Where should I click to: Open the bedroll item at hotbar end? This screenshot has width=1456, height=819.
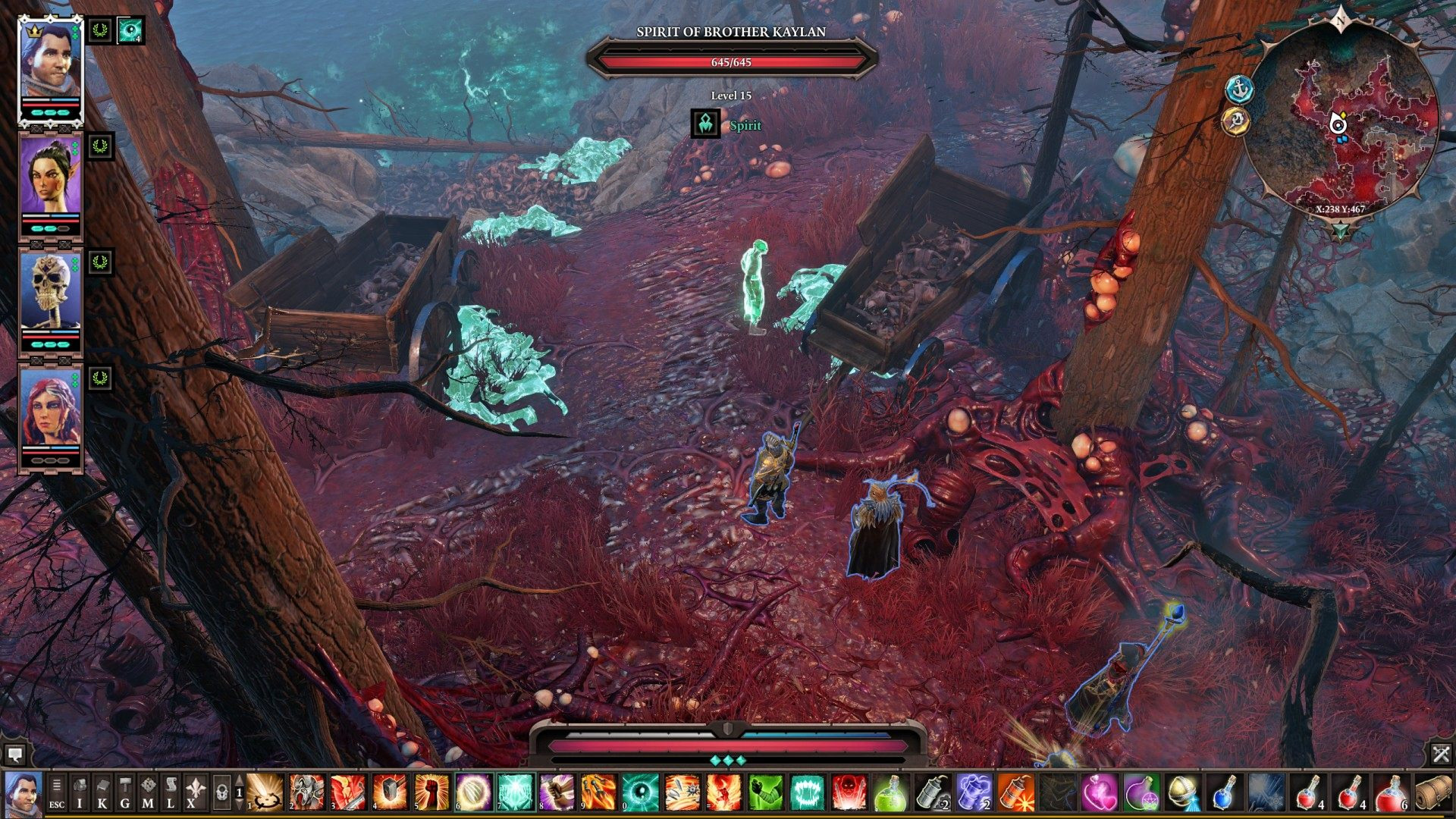pyautogui.click(x=1432, y=792)
